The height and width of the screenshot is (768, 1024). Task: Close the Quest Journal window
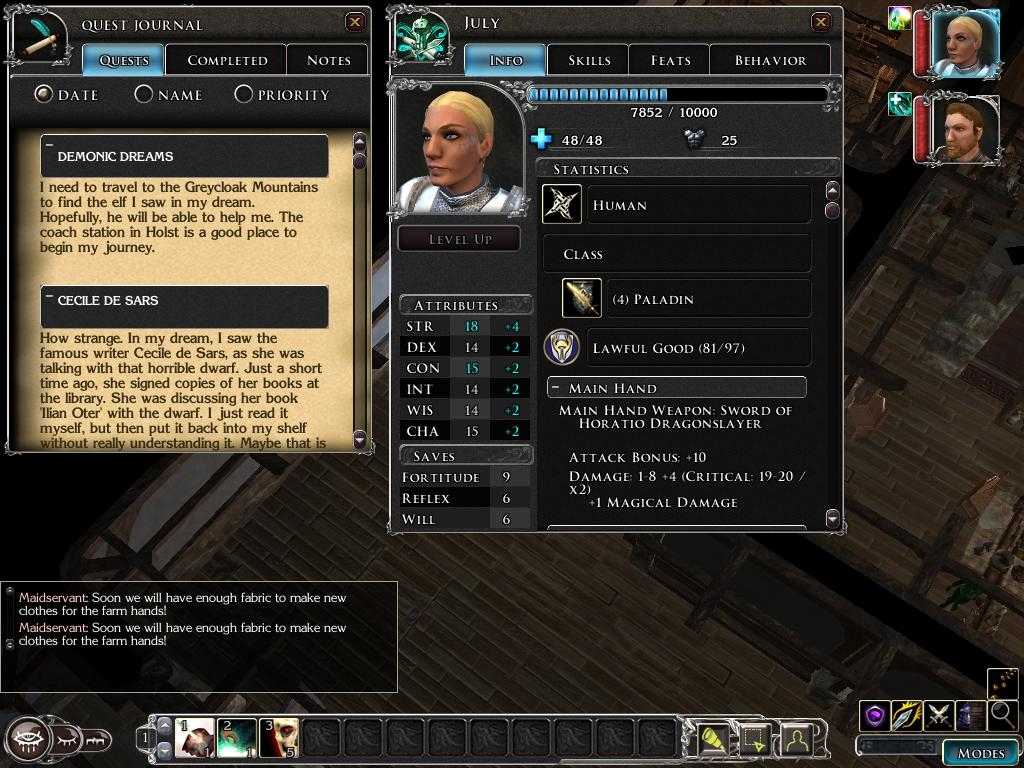355,22
